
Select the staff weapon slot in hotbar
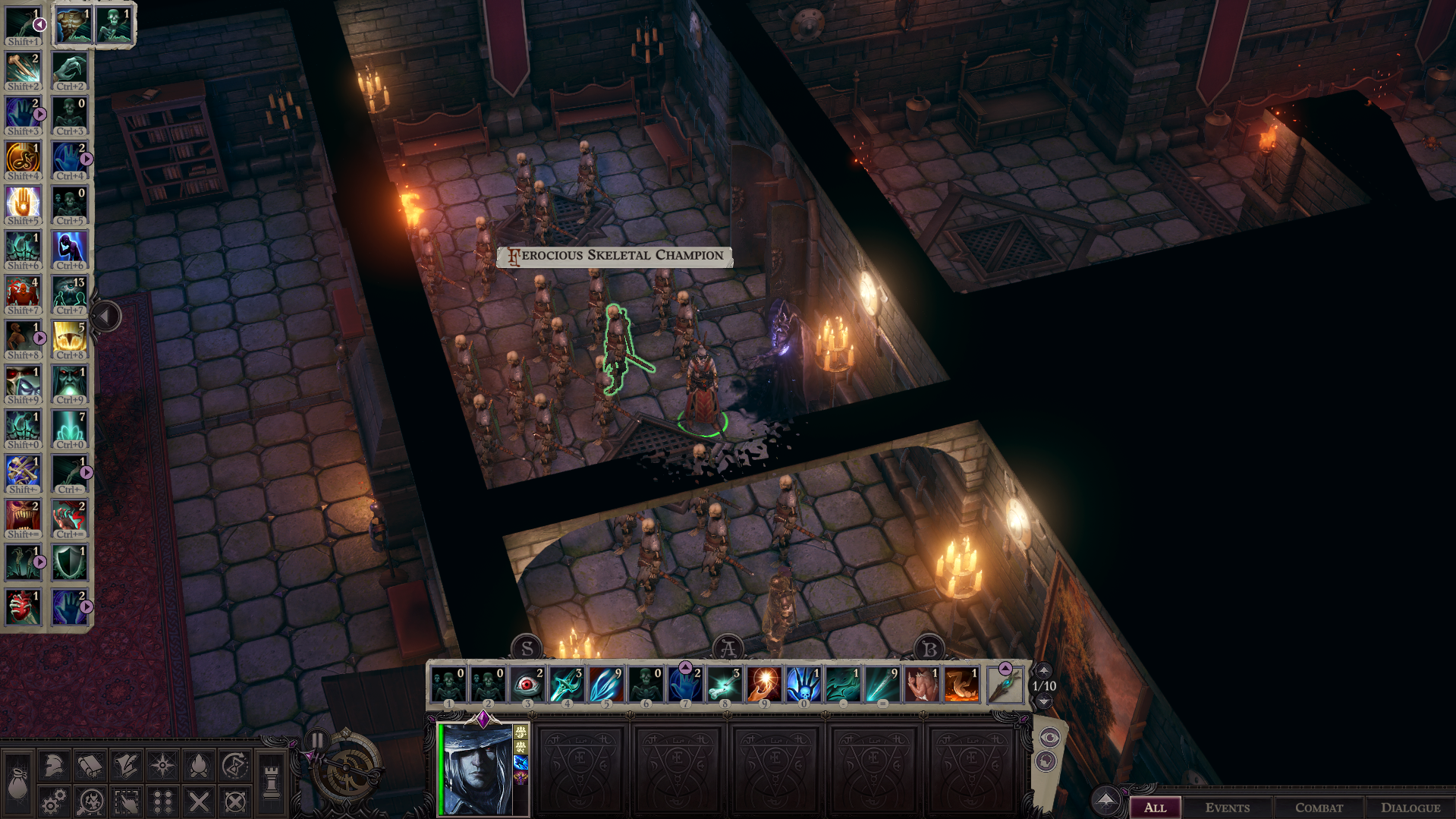tap(1005, 685)
